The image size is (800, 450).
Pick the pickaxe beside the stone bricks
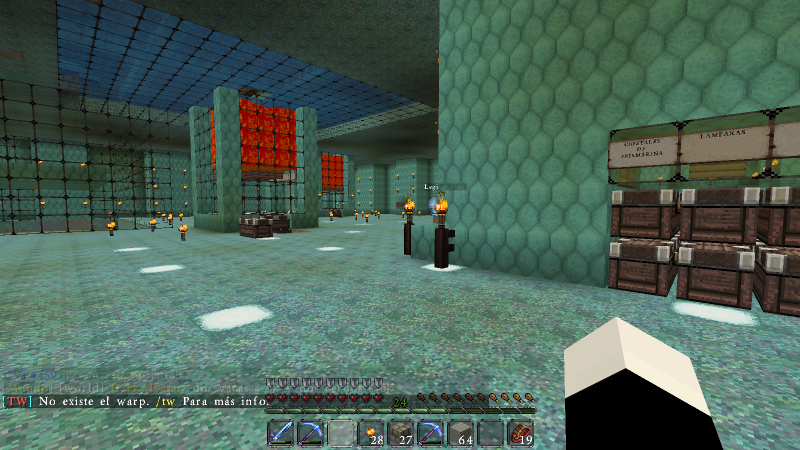pyautogui.click(x=431, y=434)
